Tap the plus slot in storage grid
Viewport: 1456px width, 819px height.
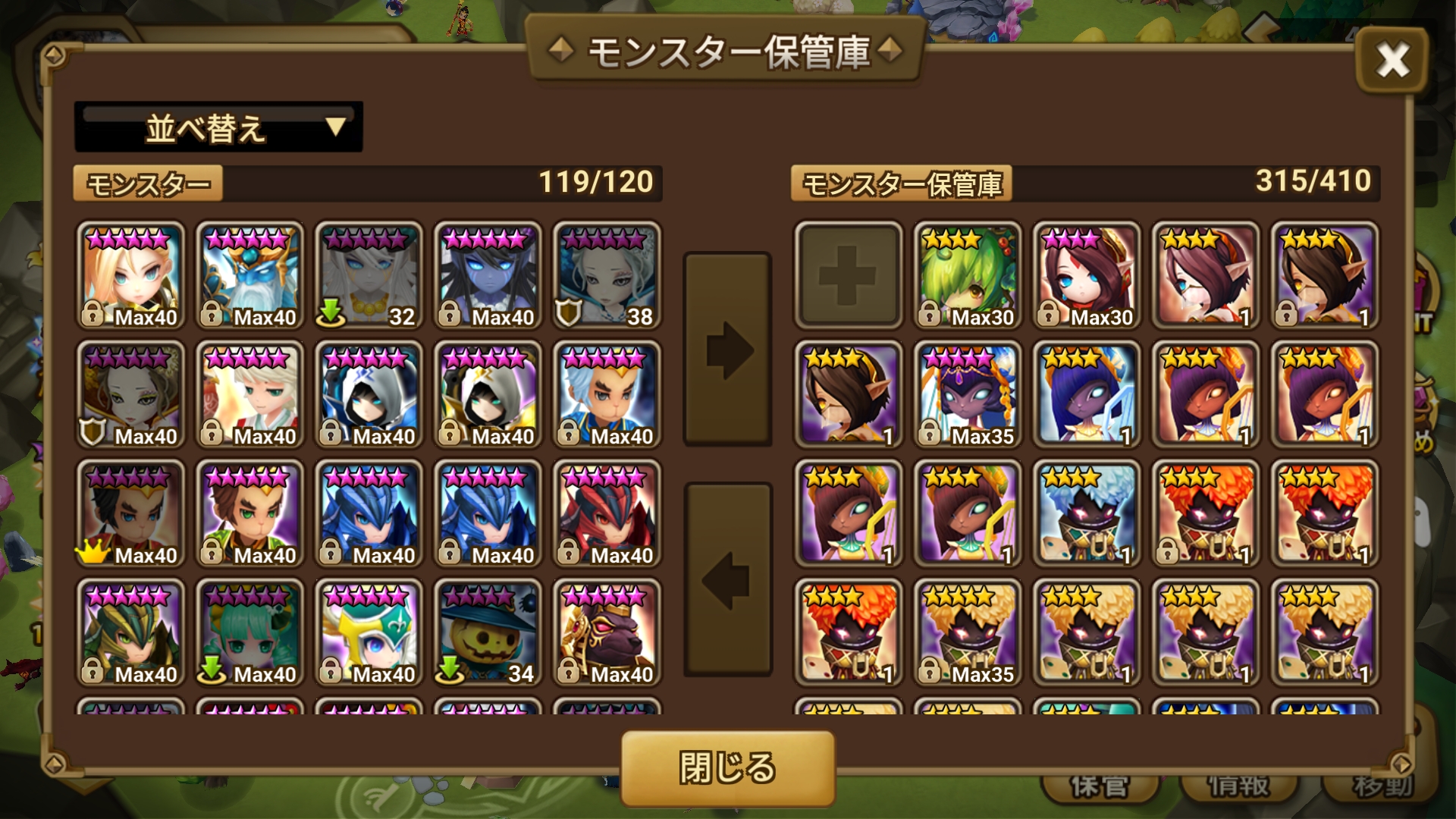(x=847, y=275)
